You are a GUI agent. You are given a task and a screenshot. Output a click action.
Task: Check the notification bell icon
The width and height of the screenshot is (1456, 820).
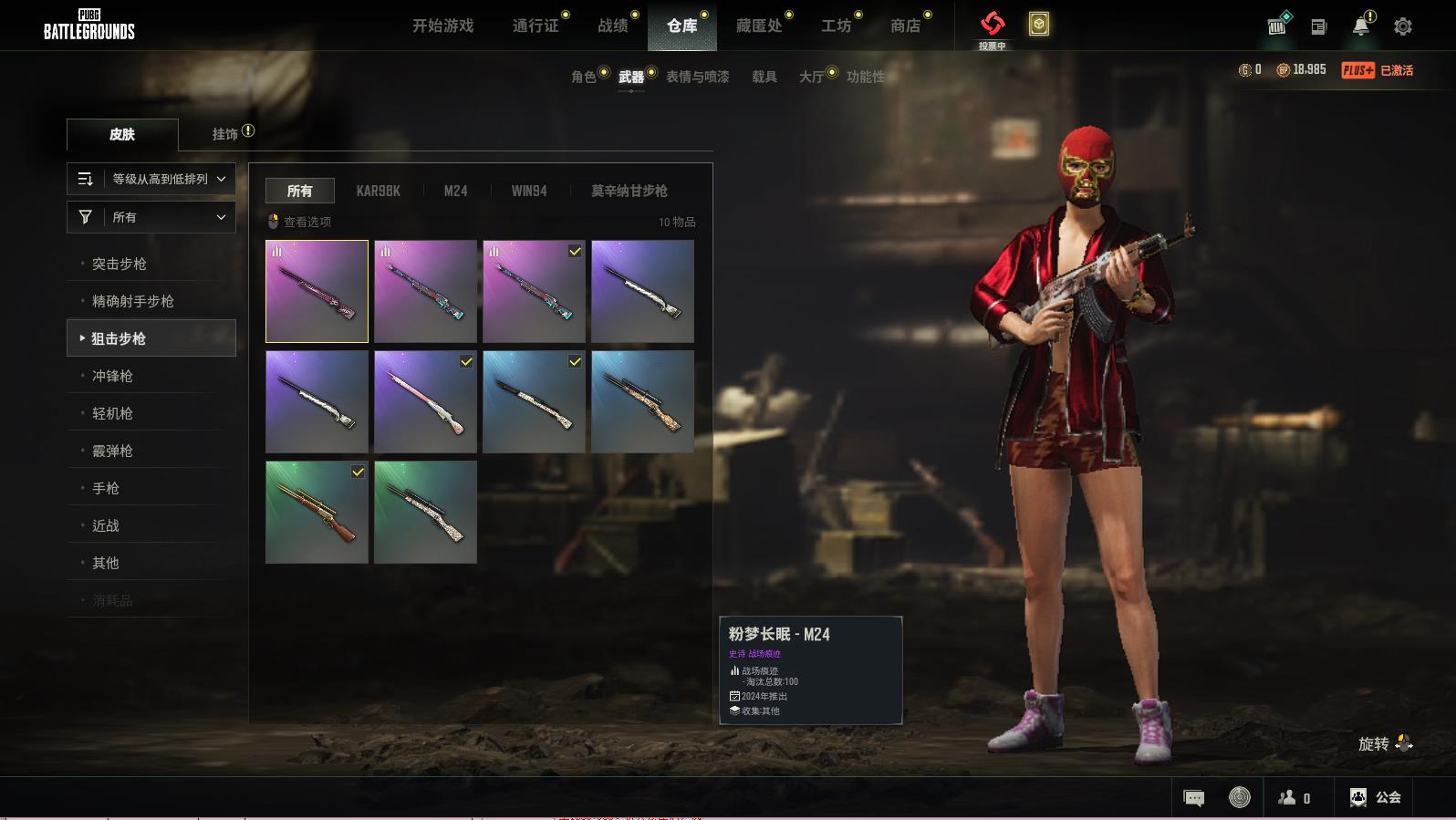(x=1360, y=26)
